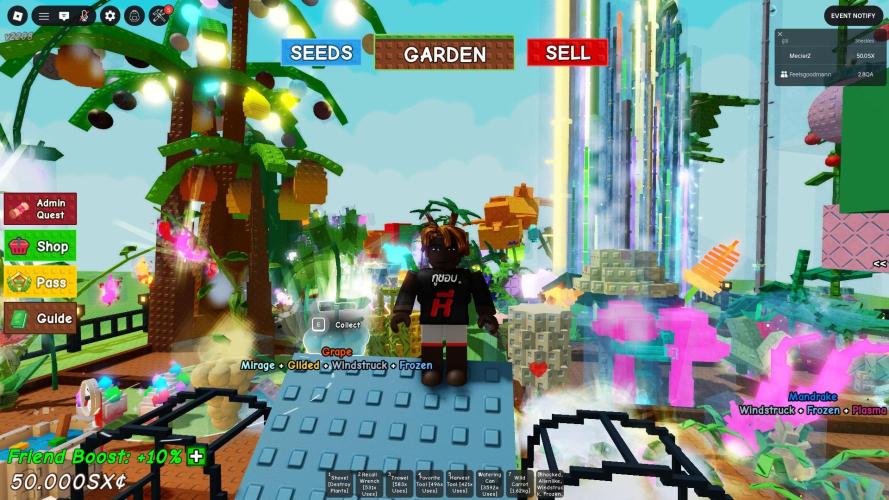Select the Shovel hotbar slot

tap(340, 483)
